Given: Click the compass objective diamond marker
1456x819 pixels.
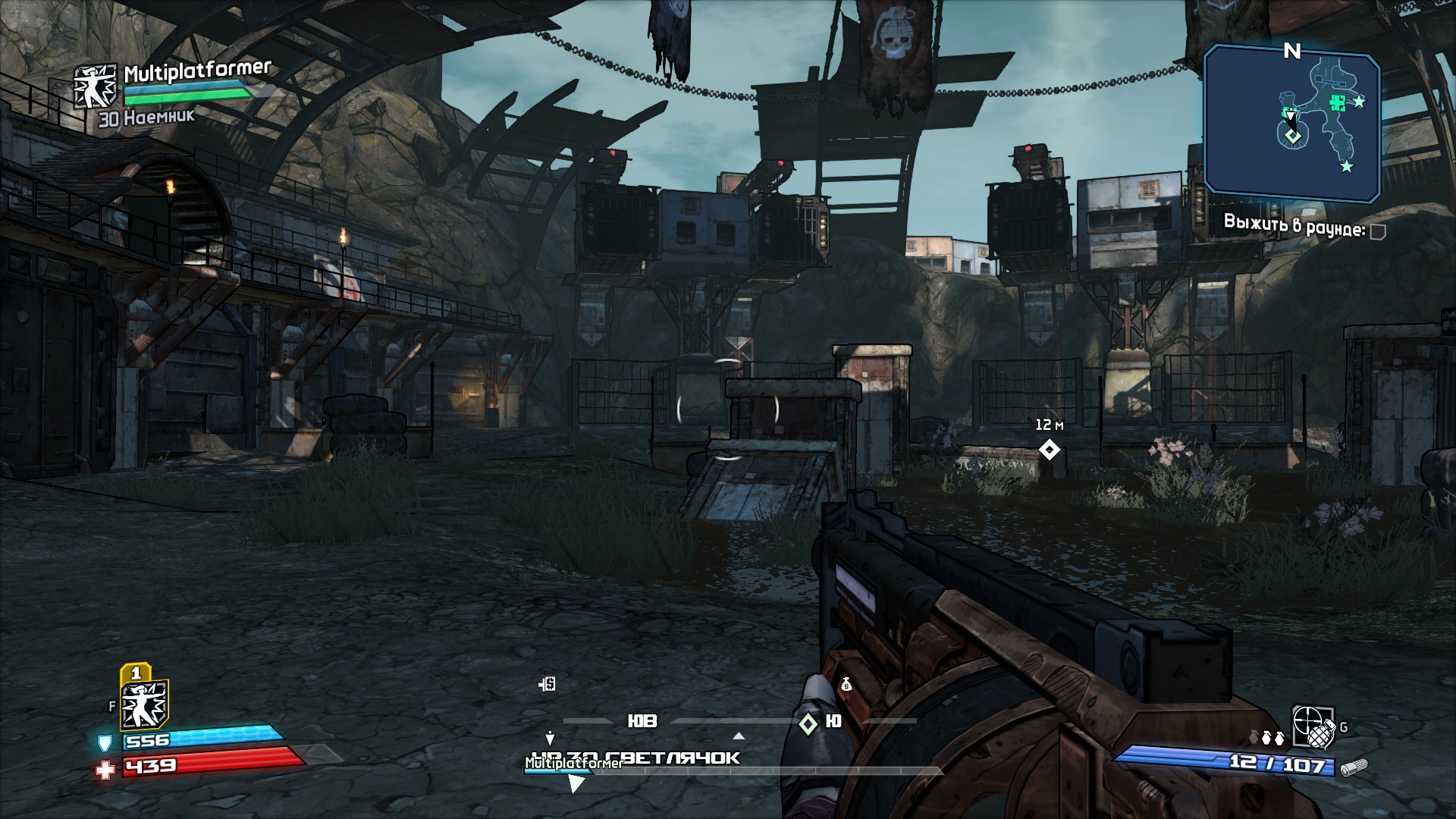Looking at the screenshot, I should click(808, 723).
